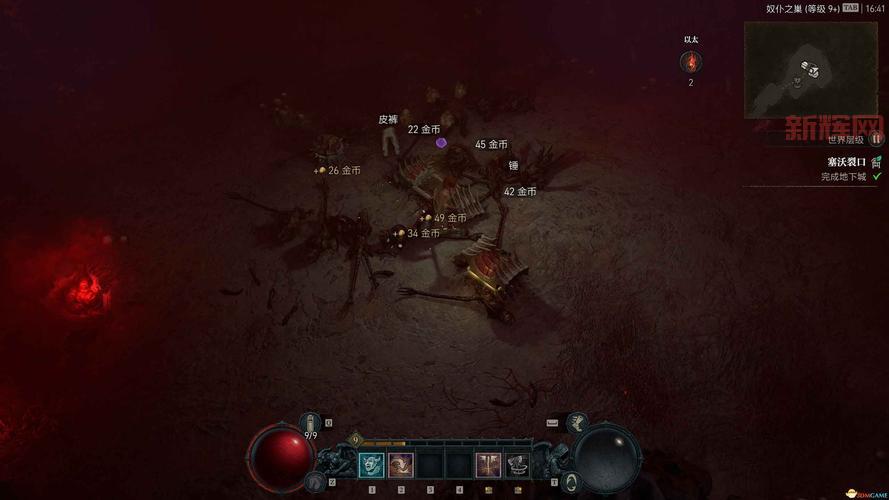The image size is (889, 500).
Task: Open the dungeon minimap
Action: (x=810, y=70)
